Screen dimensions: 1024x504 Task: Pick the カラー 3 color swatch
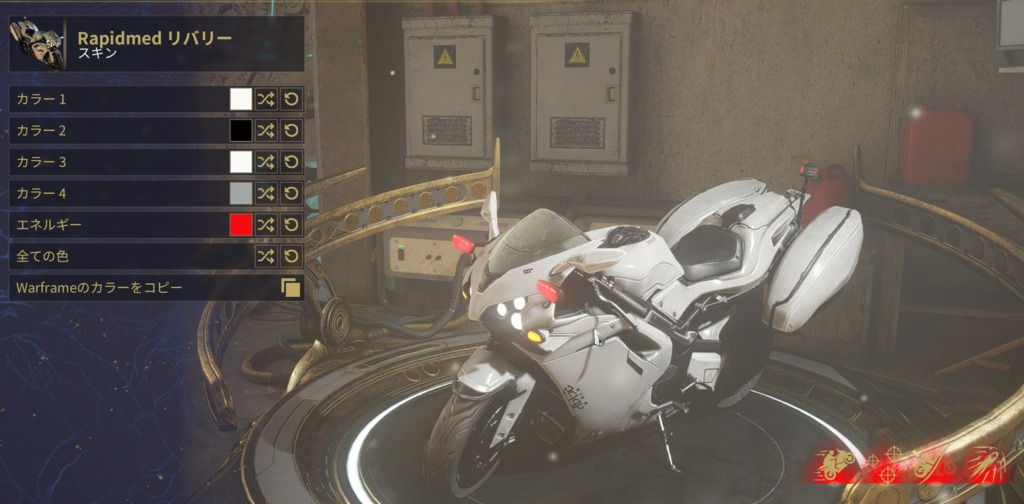click(x=241, y=161)
